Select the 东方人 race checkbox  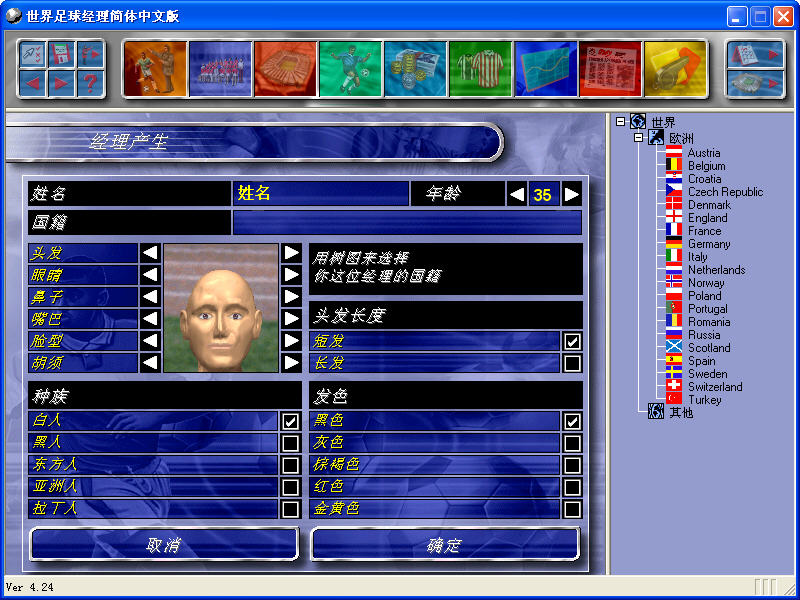[x=290, y=465]
